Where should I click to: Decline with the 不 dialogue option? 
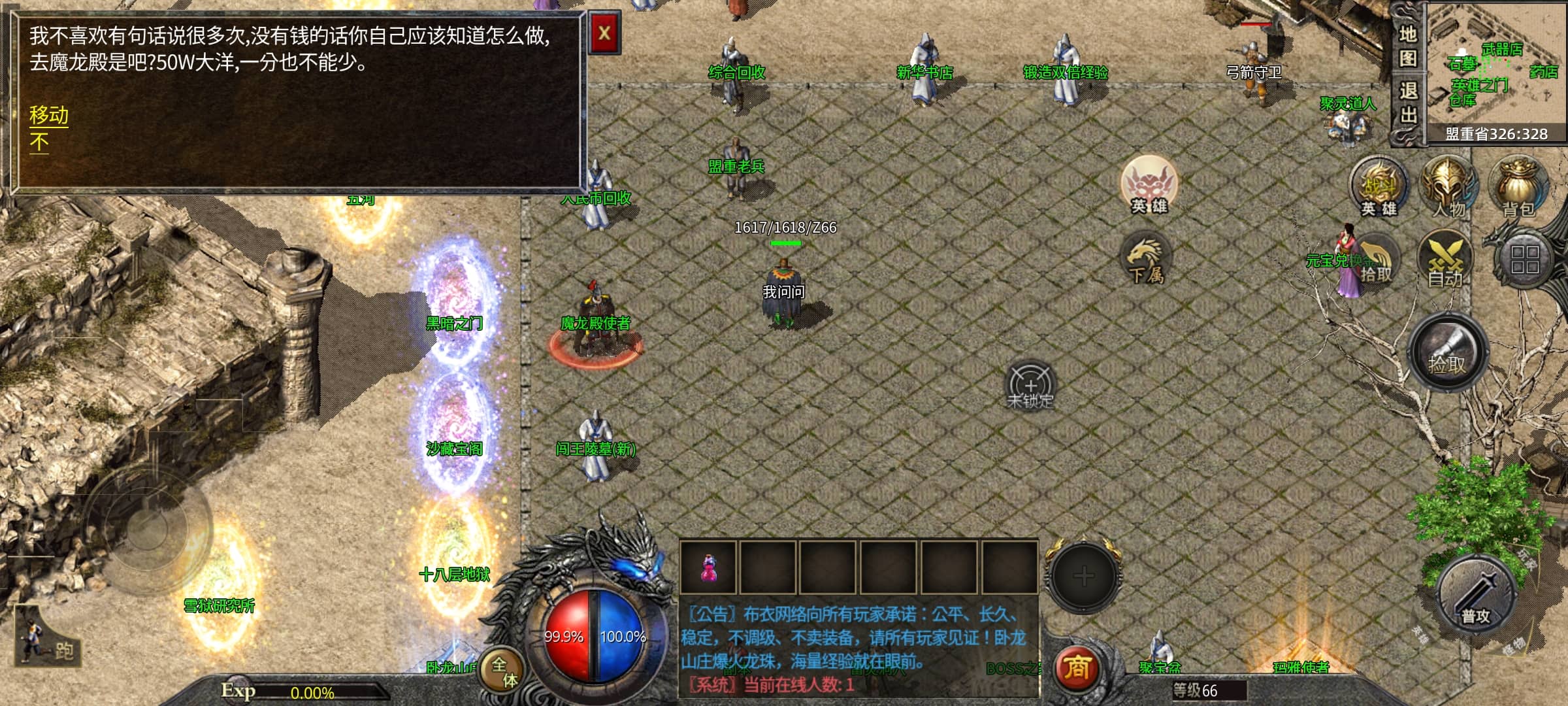[x=39, y=142]
